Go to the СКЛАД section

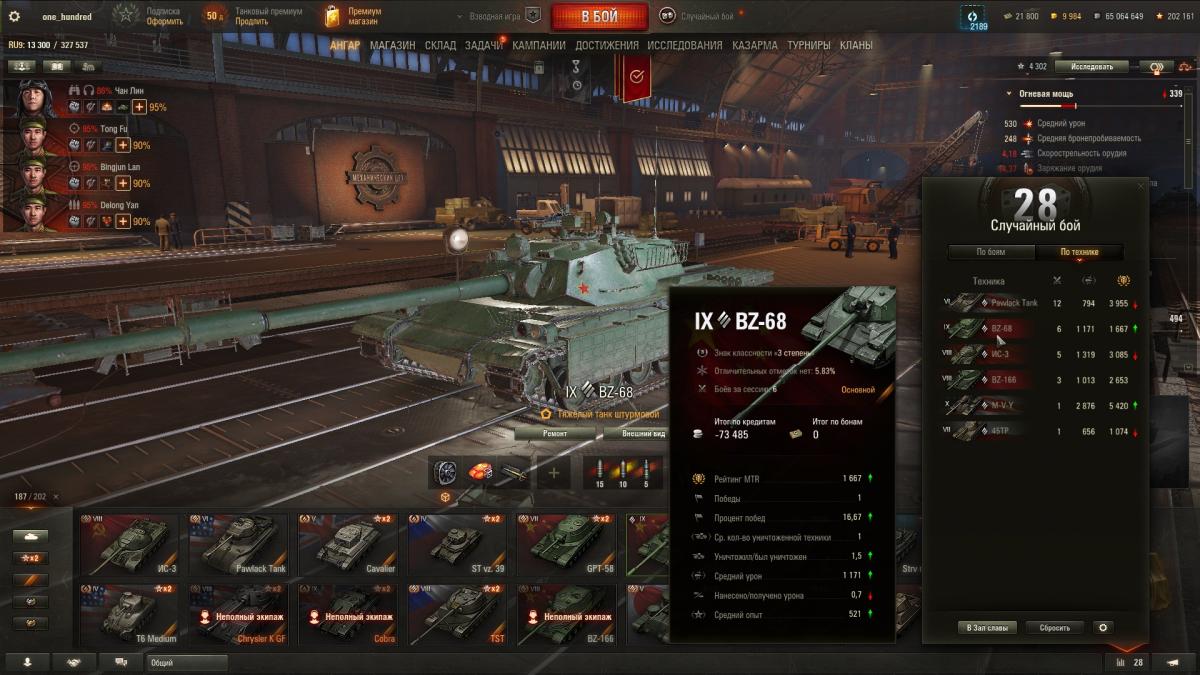[440, 45]
